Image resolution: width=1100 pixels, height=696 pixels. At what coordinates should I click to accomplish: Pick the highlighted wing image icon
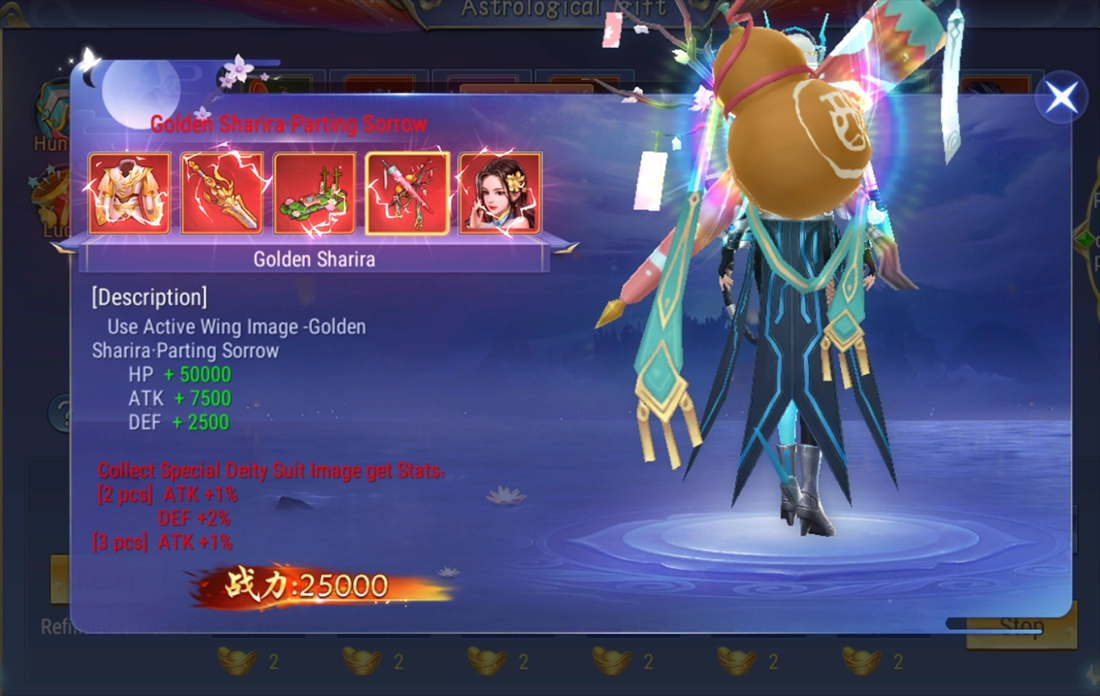pos(407,193)
